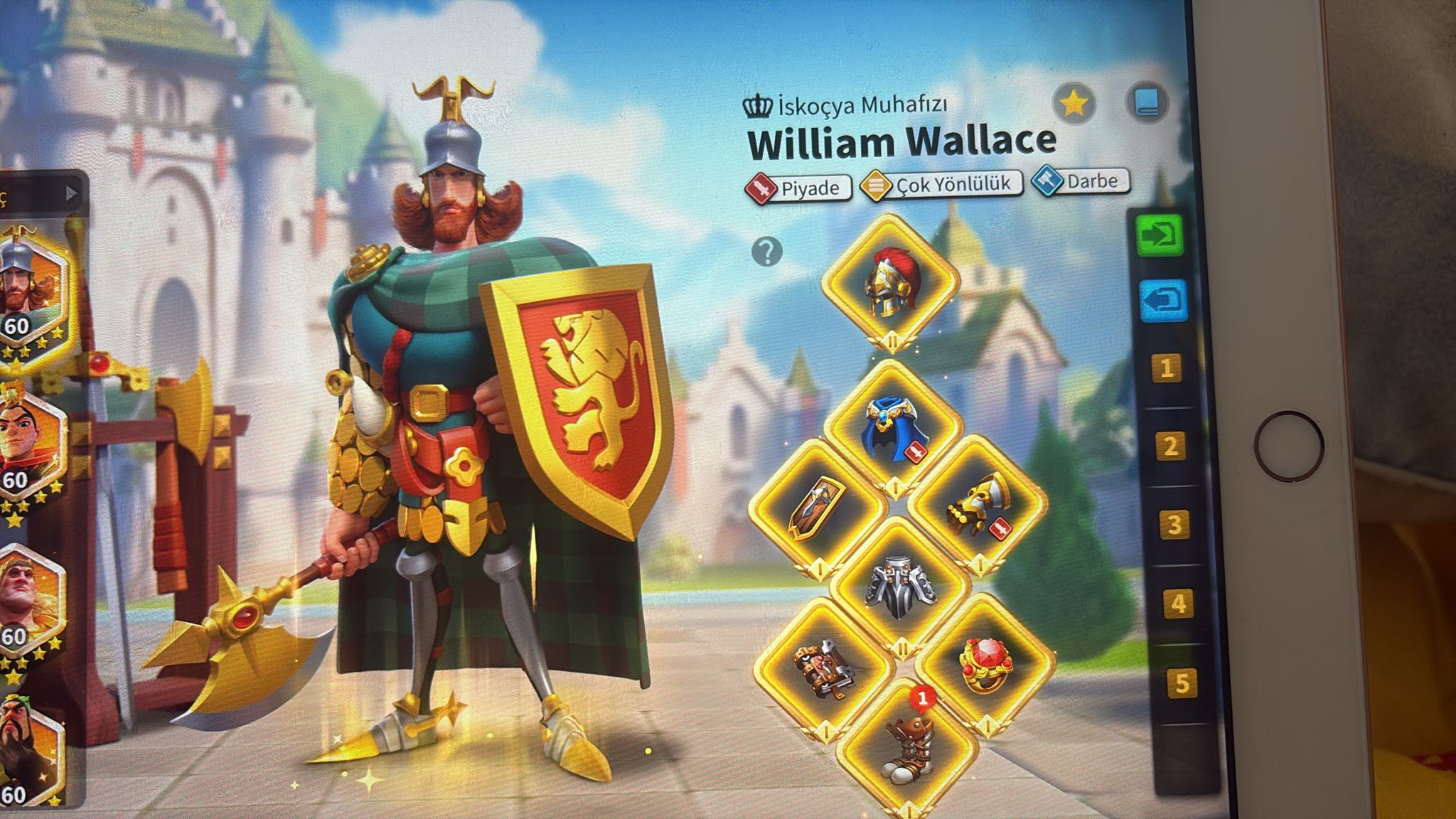Tap the blue return arrow button
Screen dimensions: 1456x819
(x=1163, y=301)
